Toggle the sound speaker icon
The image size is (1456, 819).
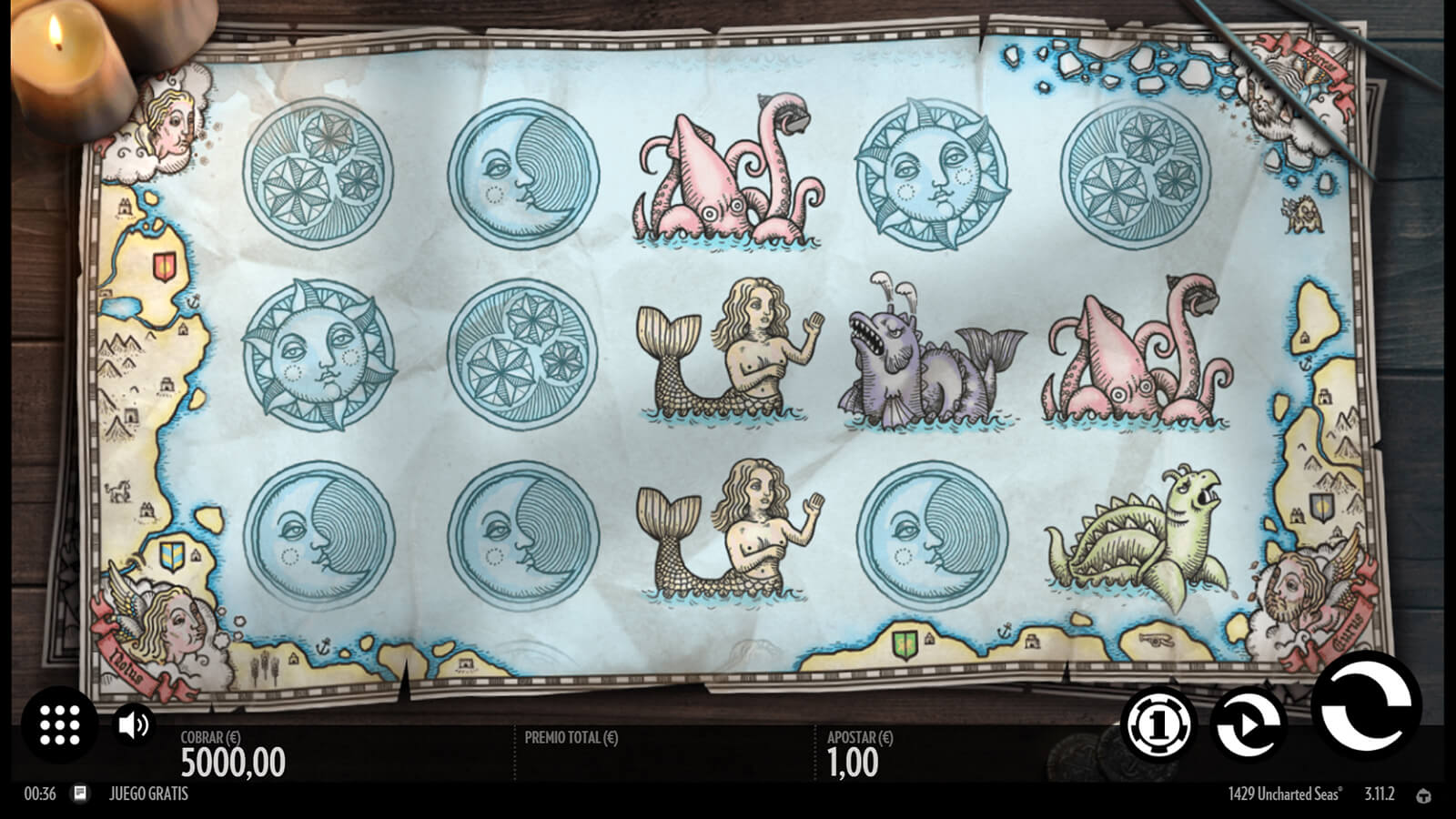coord(134,724)
